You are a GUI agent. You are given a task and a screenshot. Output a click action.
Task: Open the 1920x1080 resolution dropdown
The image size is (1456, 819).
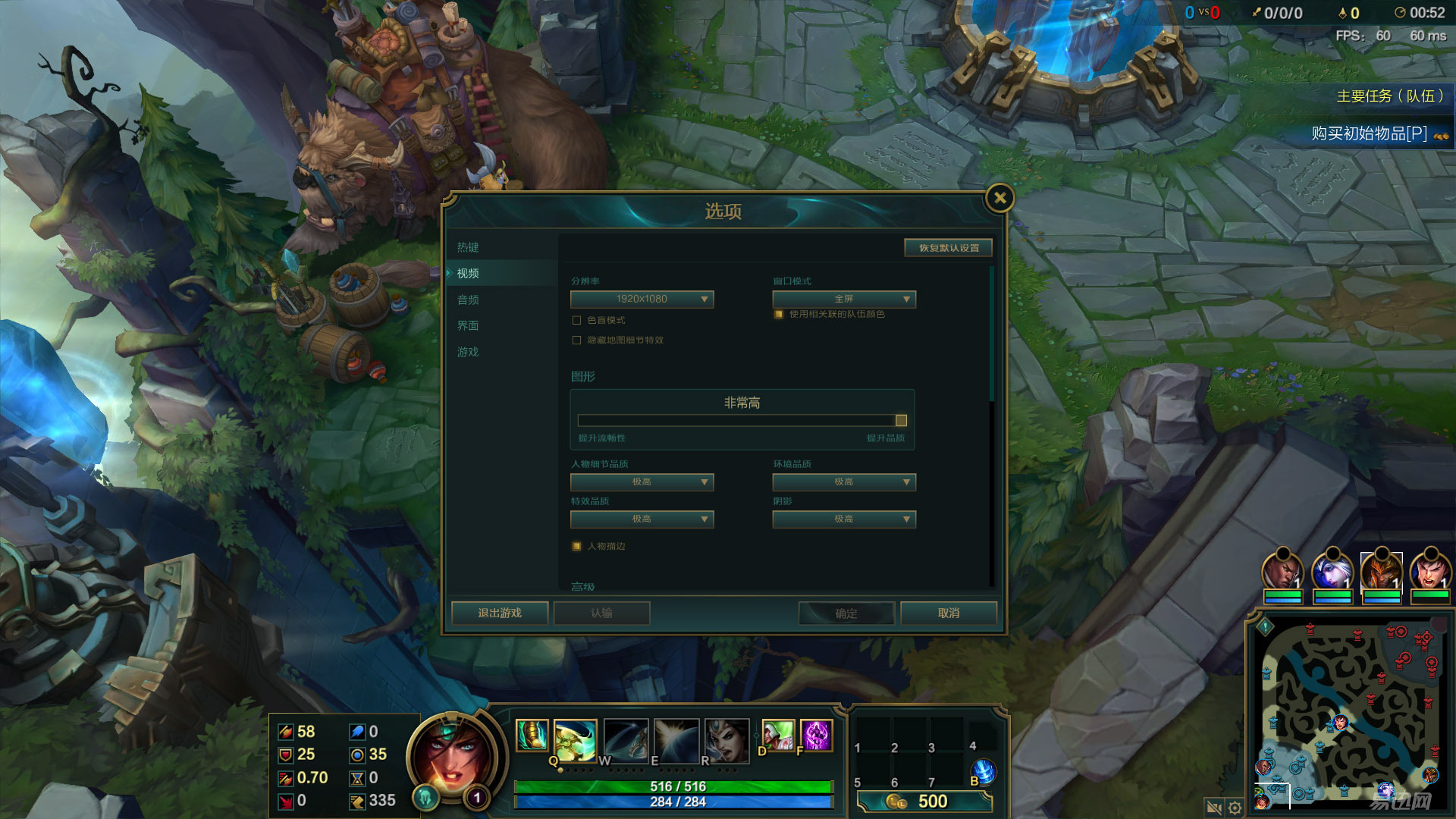pos(642,300)
